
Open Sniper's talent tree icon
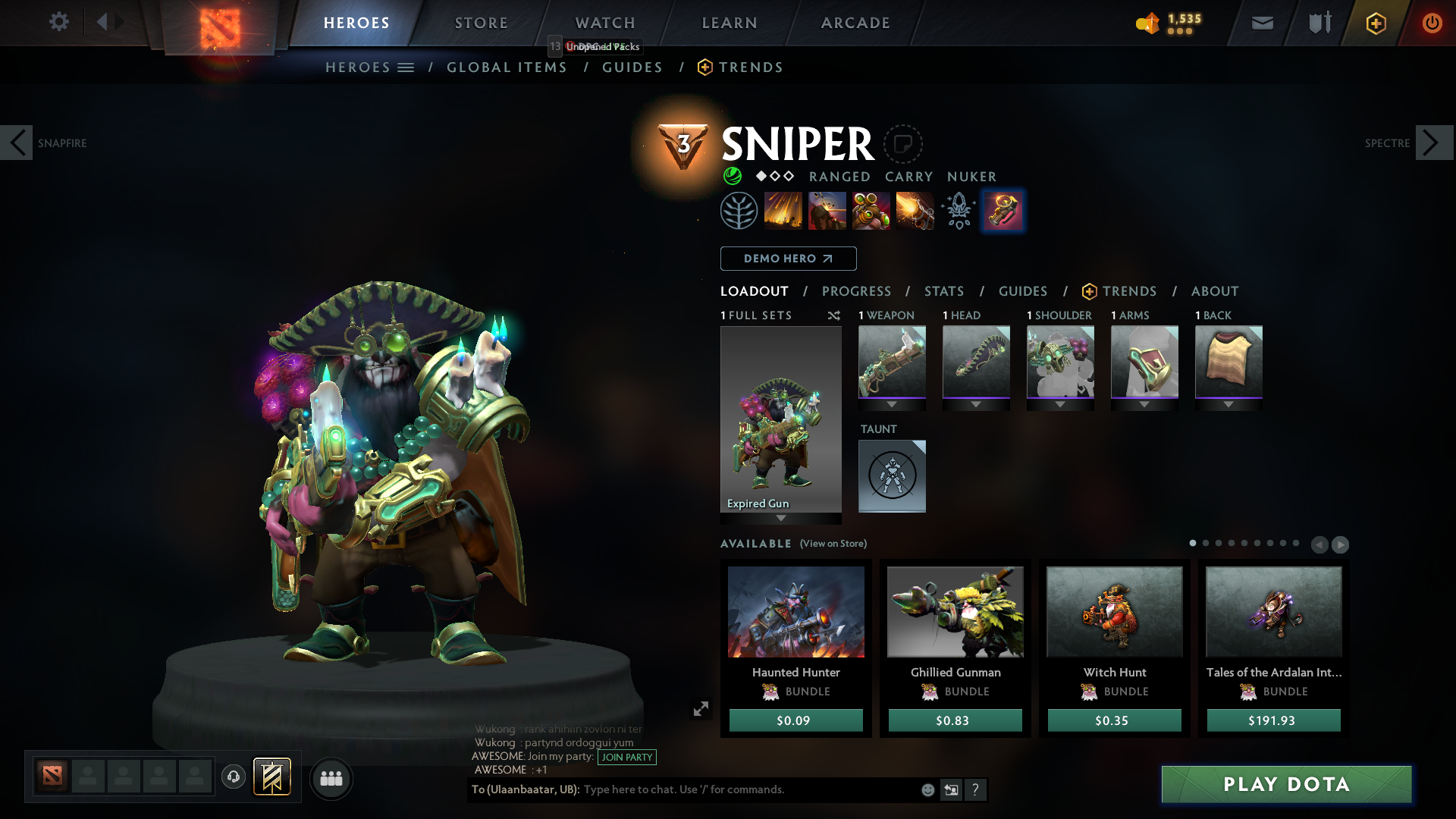[x=739, y=210]
